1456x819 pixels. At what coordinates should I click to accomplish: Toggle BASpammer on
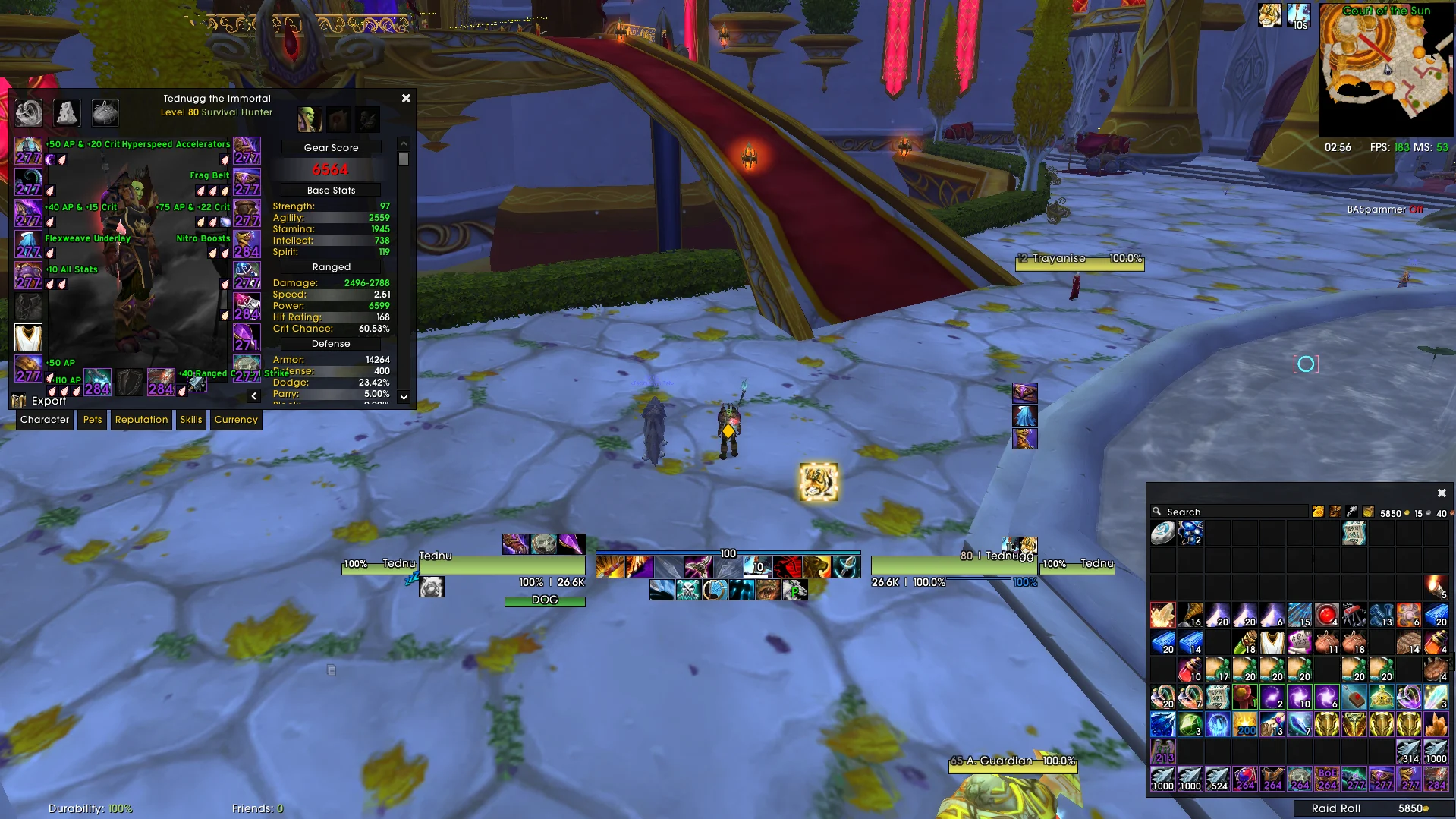click(1416, 209)
